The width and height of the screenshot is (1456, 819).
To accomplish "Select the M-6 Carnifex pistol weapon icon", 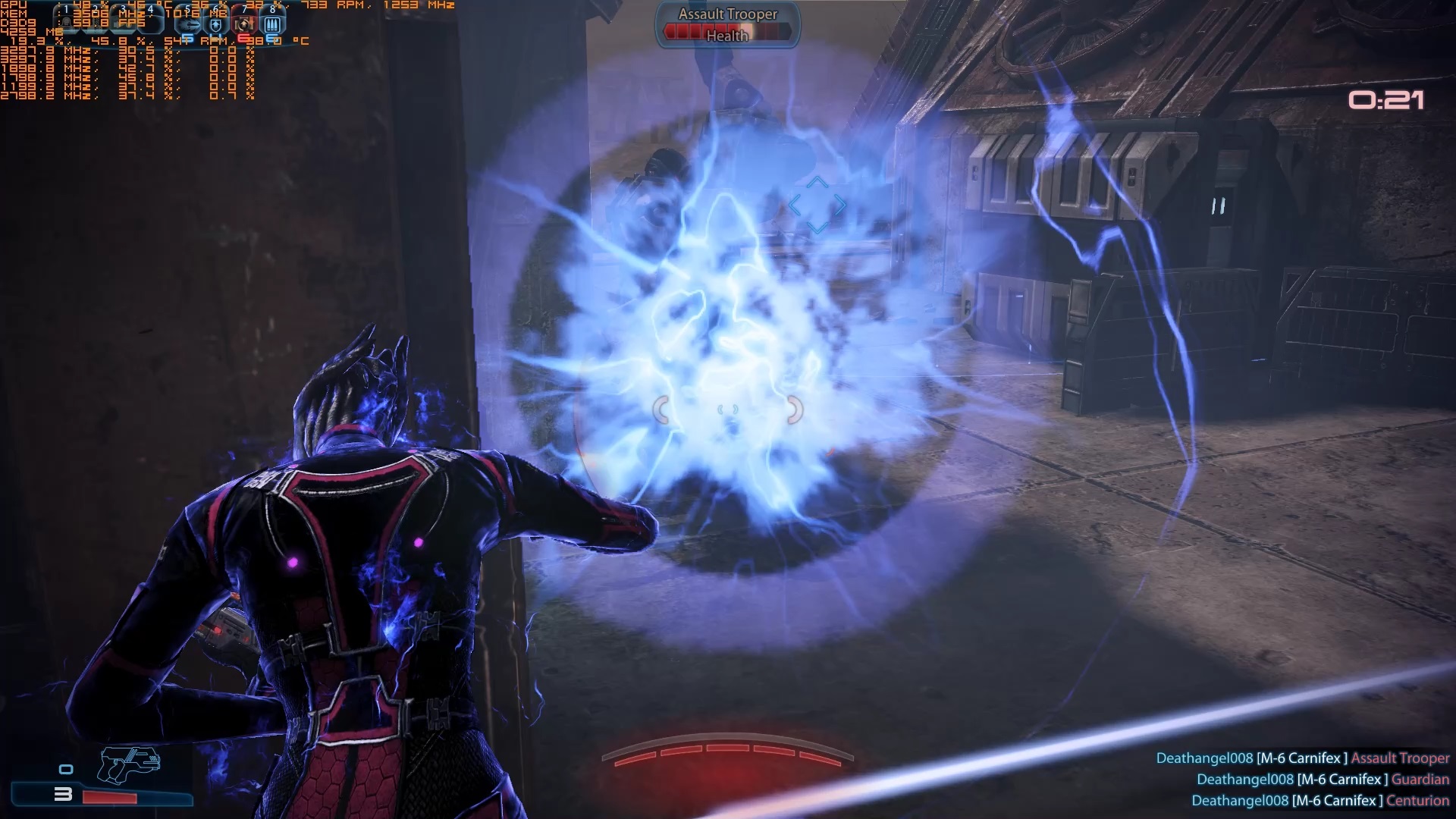I will click(x=129, y=764).
